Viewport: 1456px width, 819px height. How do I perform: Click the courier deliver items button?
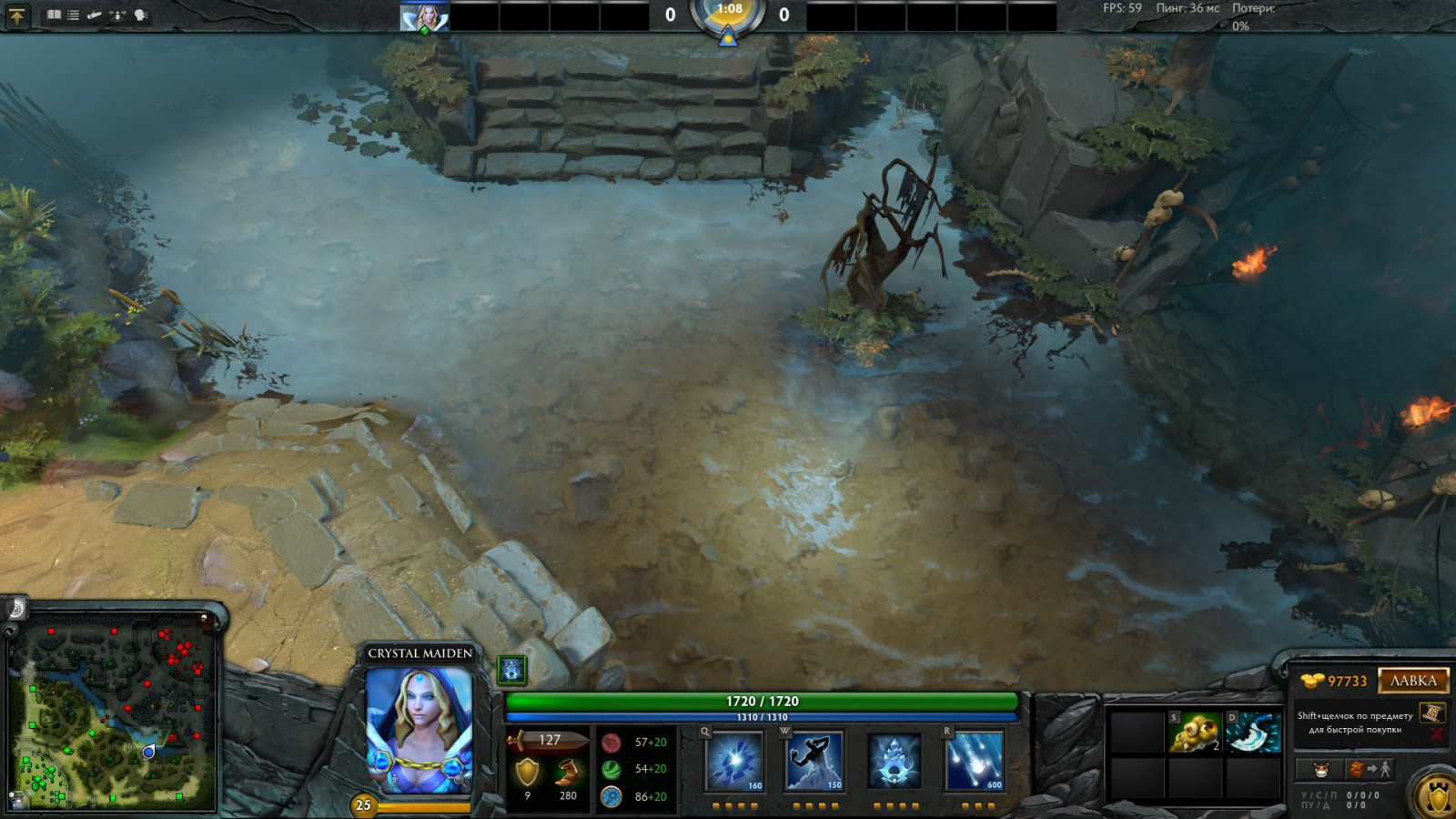[x=1370, y=770]
